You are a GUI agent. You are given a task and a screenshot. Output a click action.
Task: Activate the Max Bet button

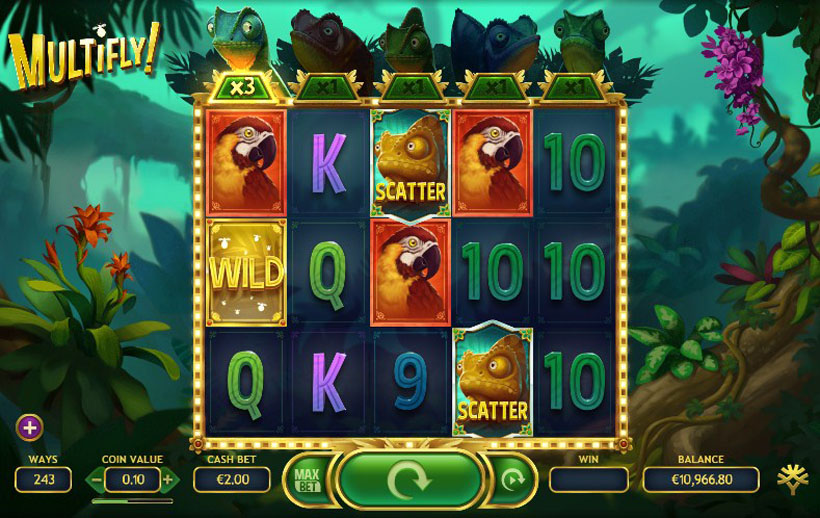(307, 480)
